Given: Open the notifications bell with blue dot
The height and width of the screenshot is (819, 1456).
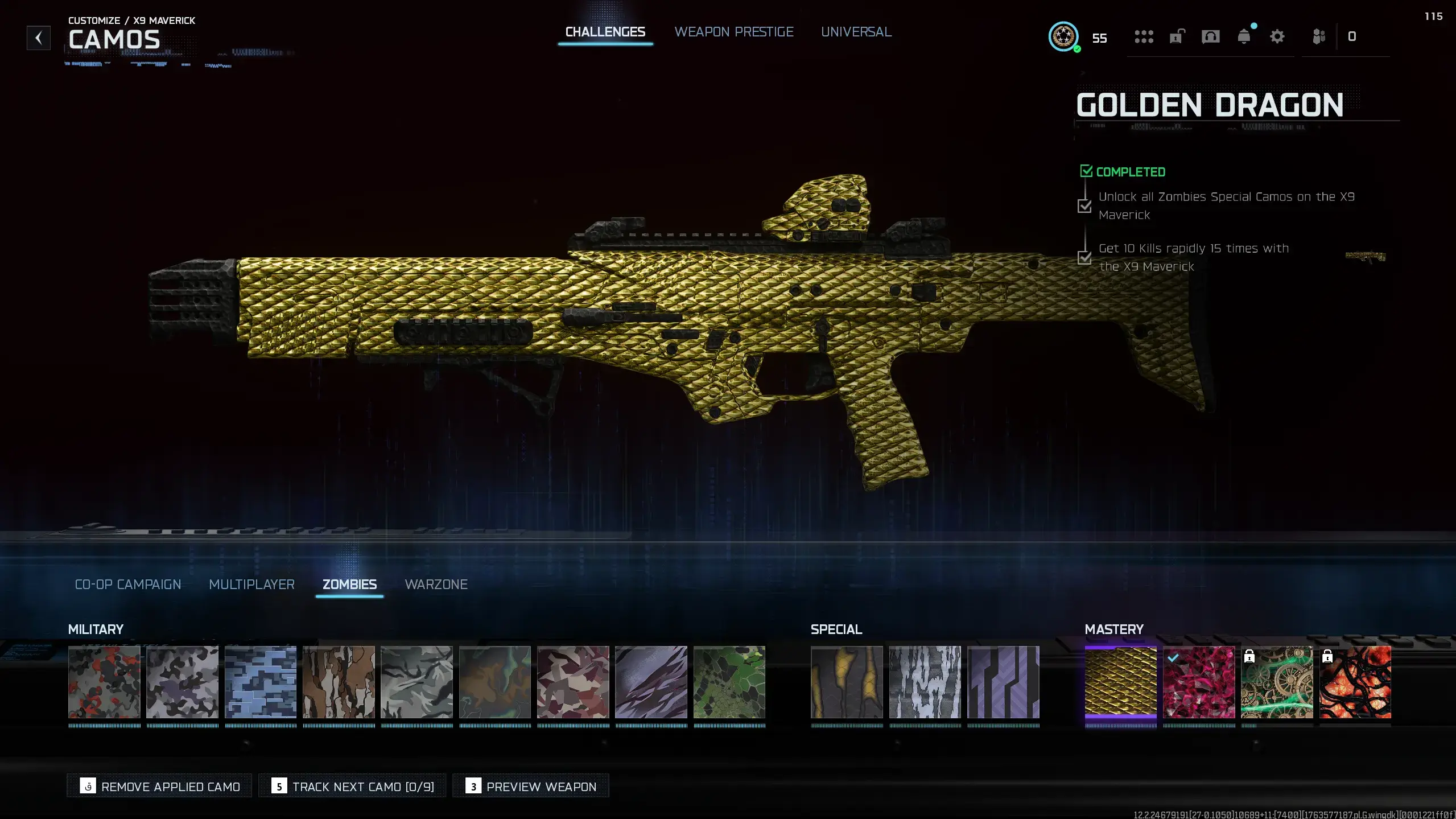Looking at the screenshot, I should tap(1244, 37).
